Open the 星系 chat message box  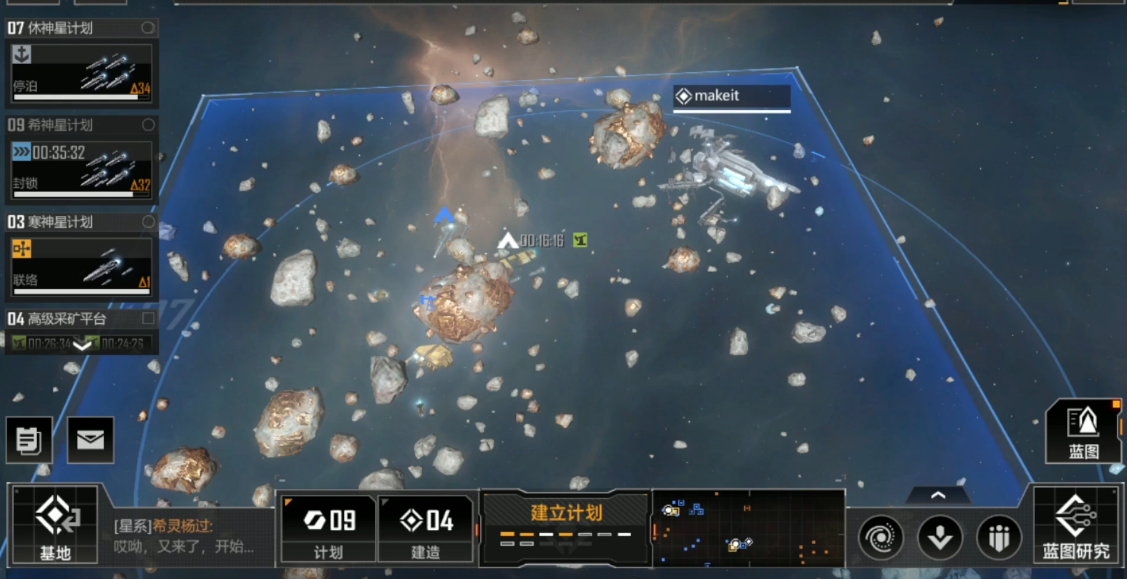pyautogui.click(x=185, y=537)
